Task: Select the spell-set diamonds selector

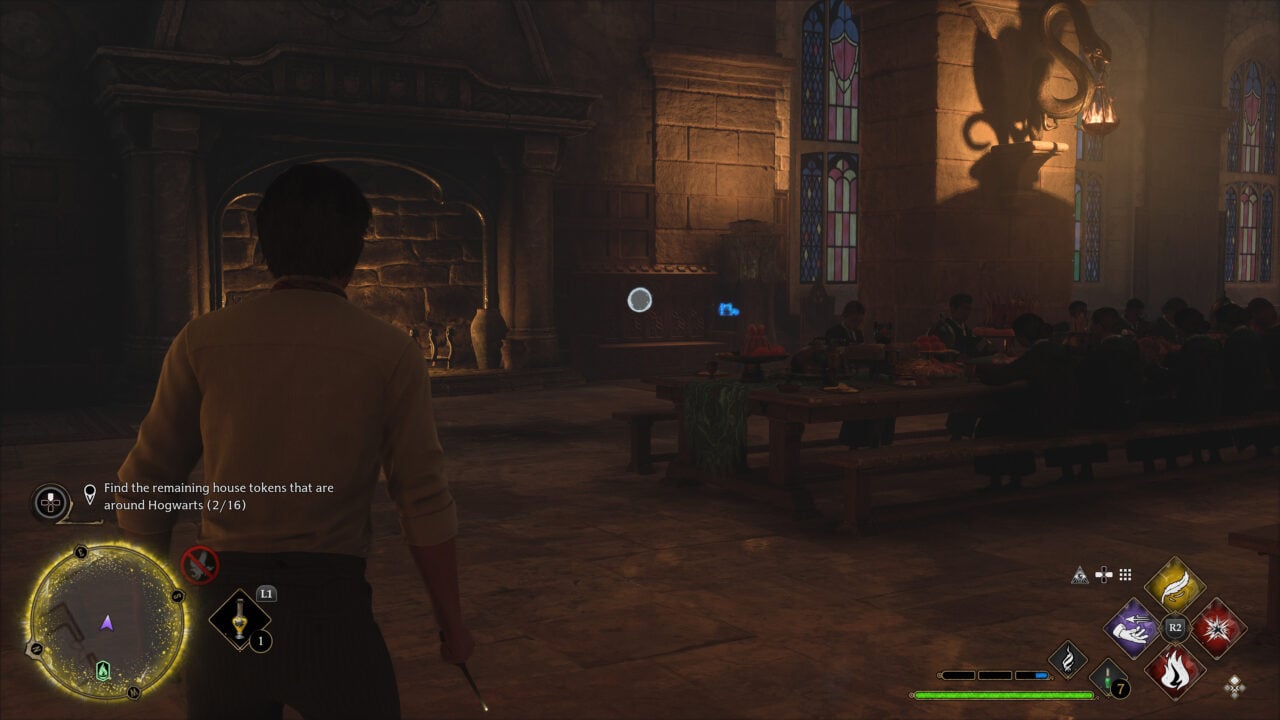Action: click(x=1235, y=685)
